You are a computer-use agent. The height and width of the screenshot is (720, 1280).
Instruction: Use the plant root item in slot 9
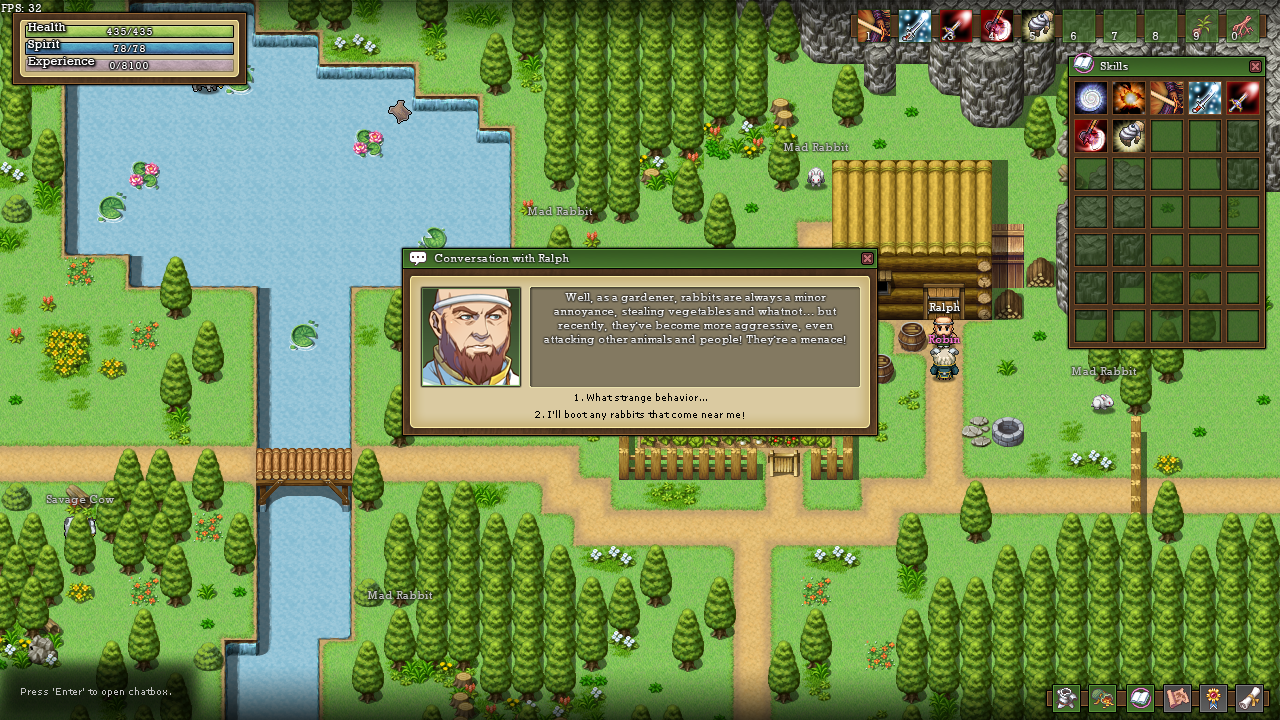pos(1202,26)
